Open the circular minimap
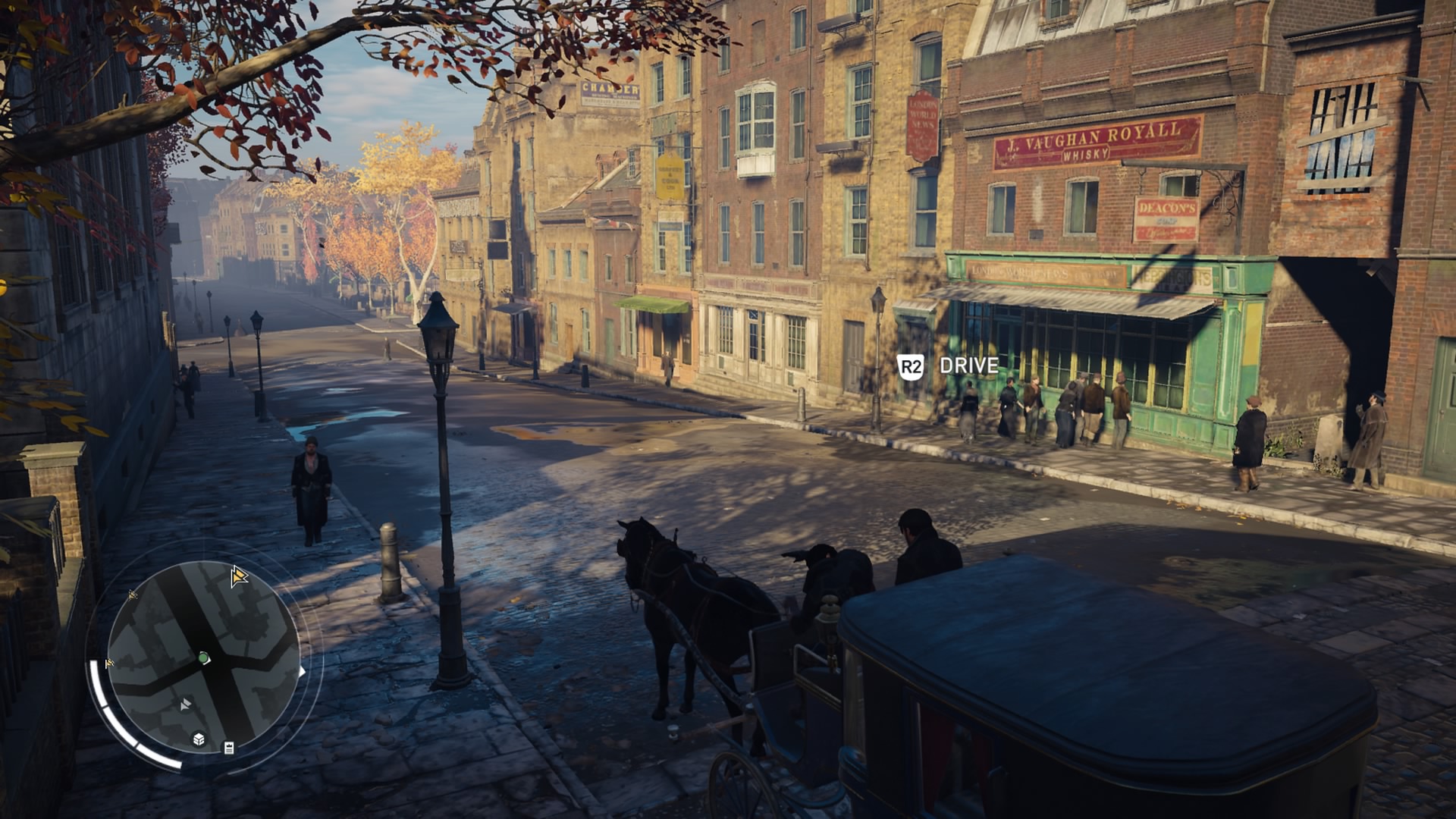Screen dimensions: 1456x819 203,658
